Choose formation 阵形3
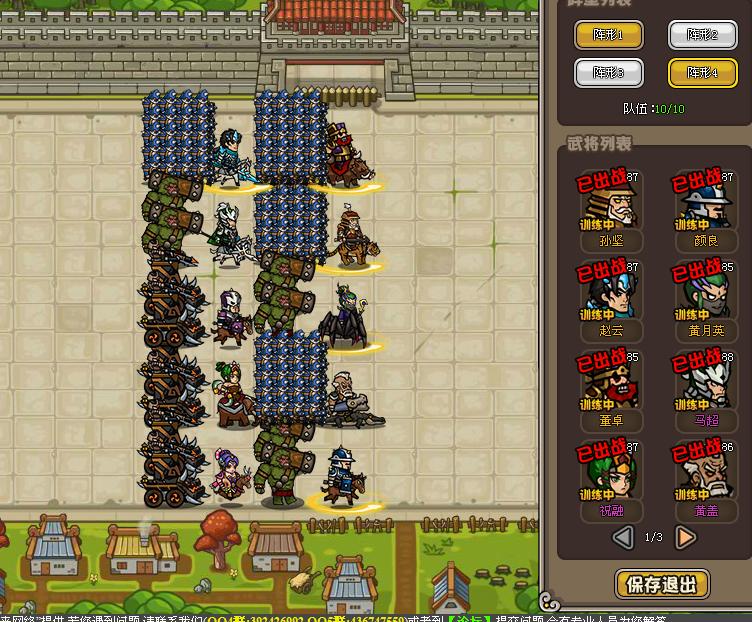The width and height of the screenshot is (752, 622). coord(608,73)
